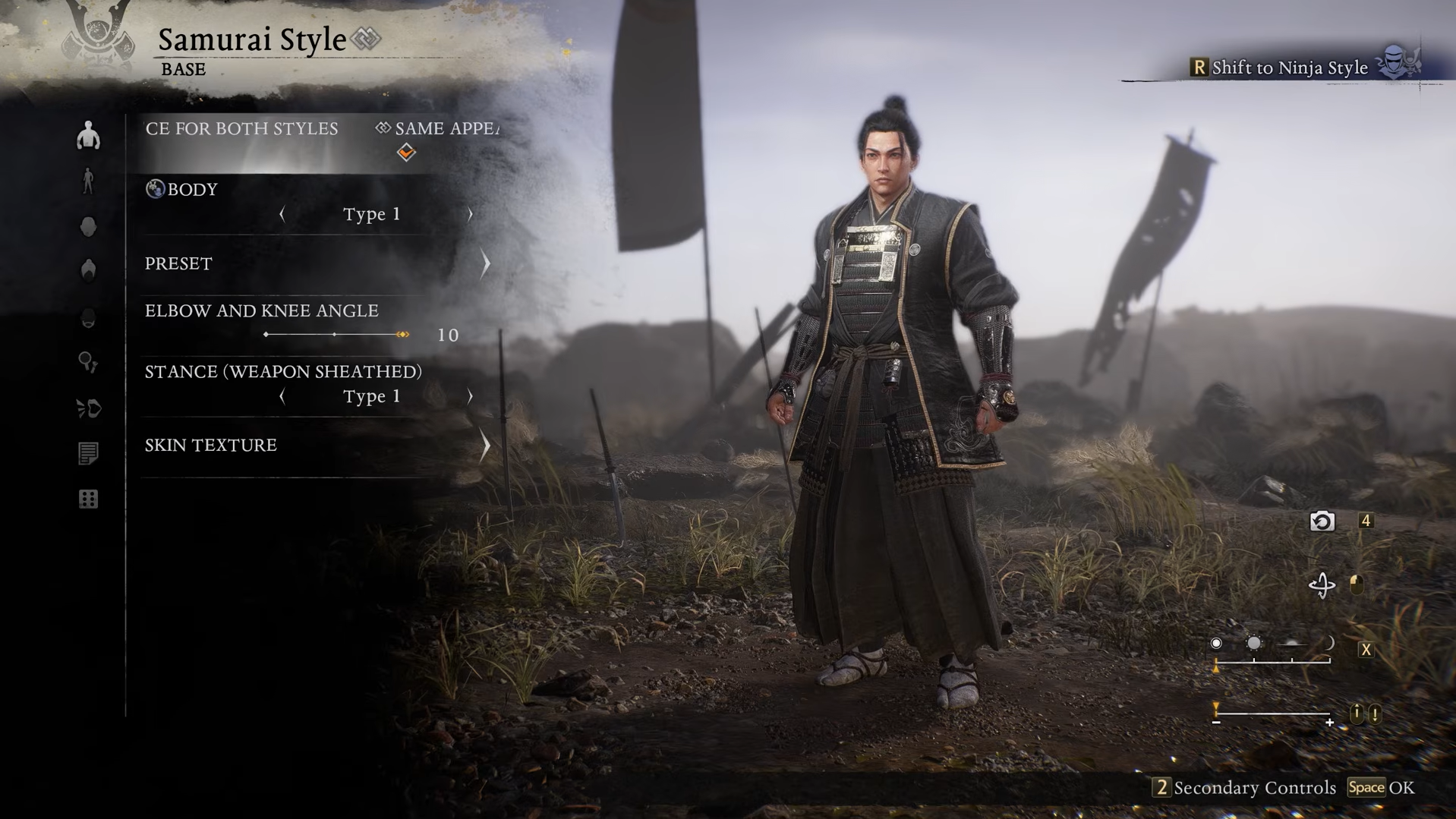The height and width of the screenshot is (819, 1456).
Task: Choose previous Stance (Weapon Sheathed) type
Action: (282, 396)
